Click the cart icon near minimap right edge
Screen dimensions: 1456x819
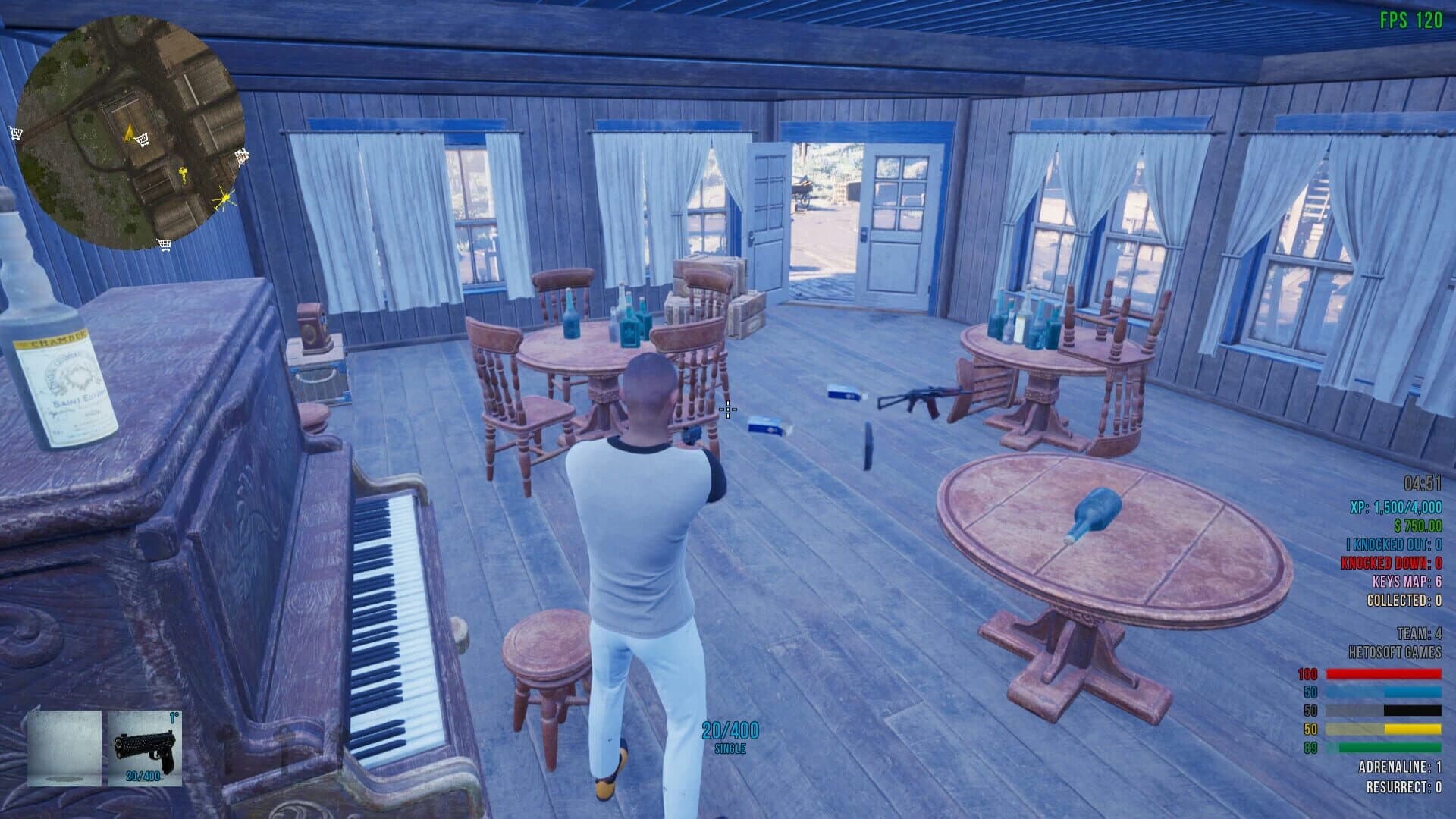click(241, 156)
